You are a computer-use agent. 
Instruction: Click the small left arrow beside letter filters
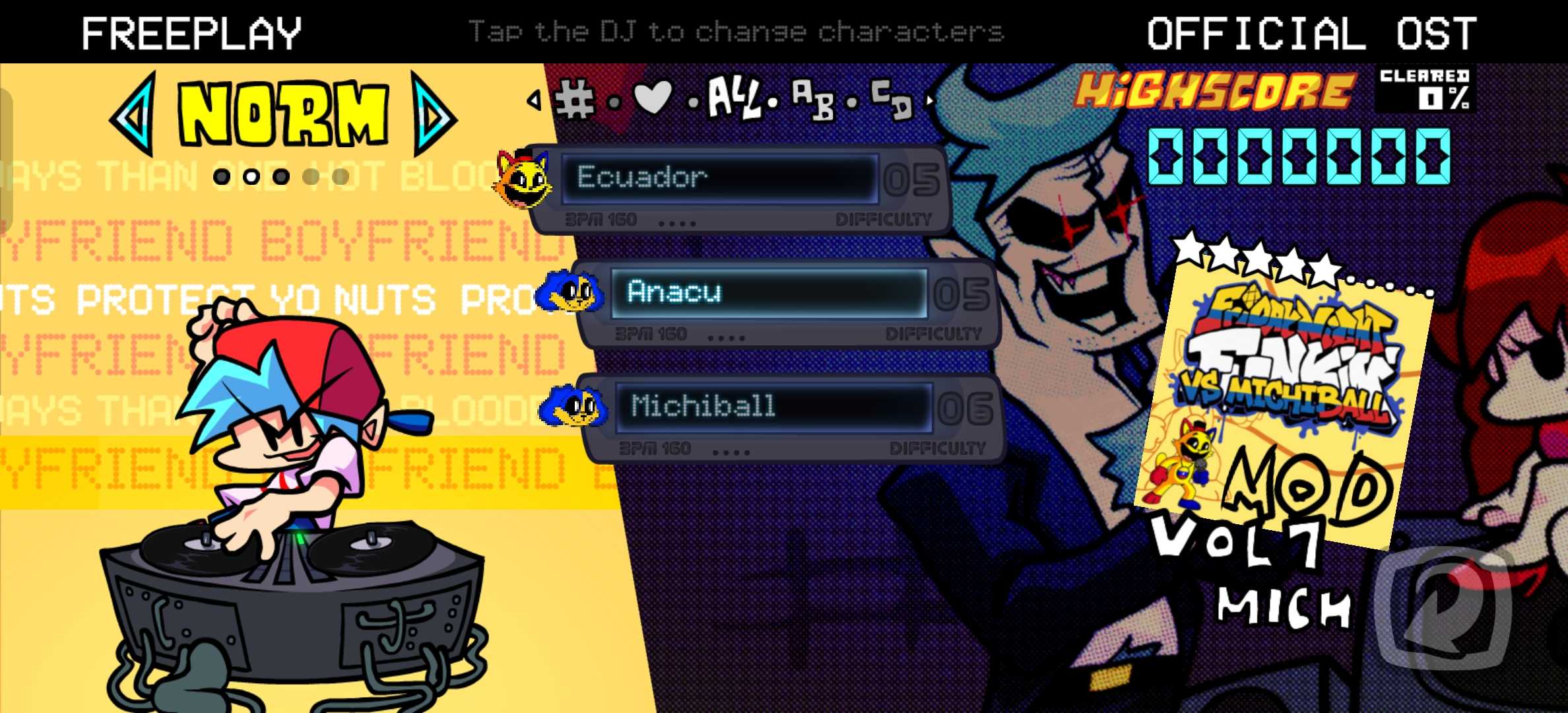(x=533, y=100)
